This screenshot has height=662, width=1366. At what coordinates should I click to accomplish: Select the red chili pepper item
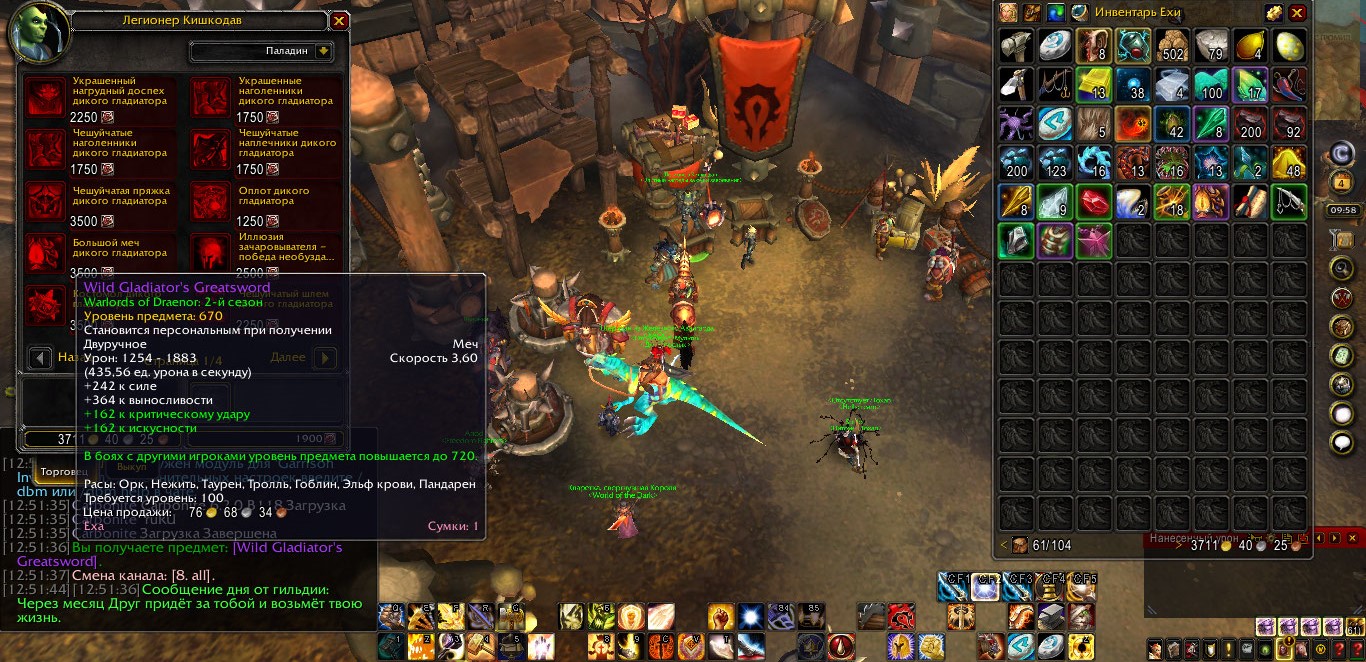click(1289, 85)
